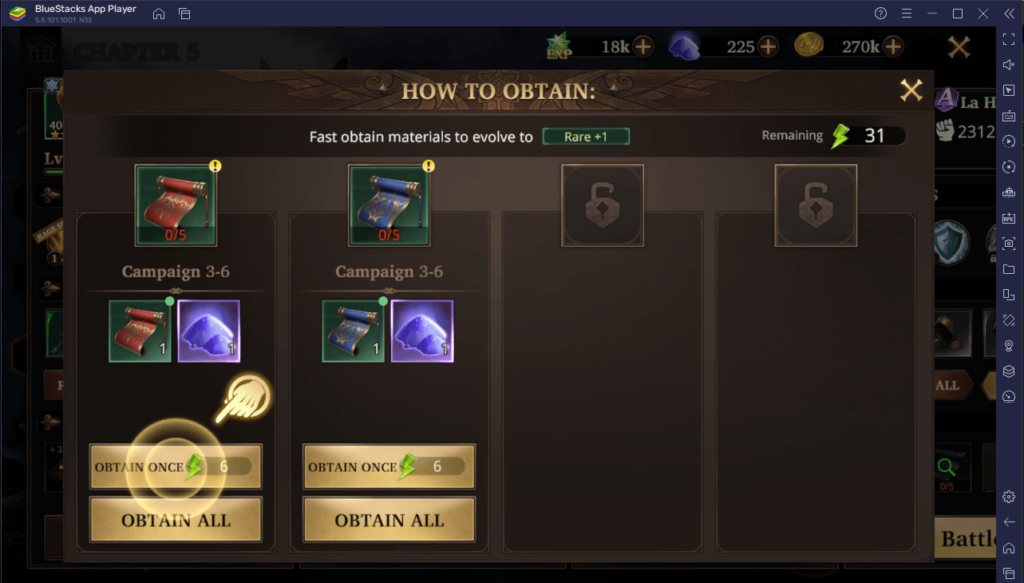This screenshot has height=583, width=1024.
Task: Add more EXP with the plus button
Action: [642, 46]
